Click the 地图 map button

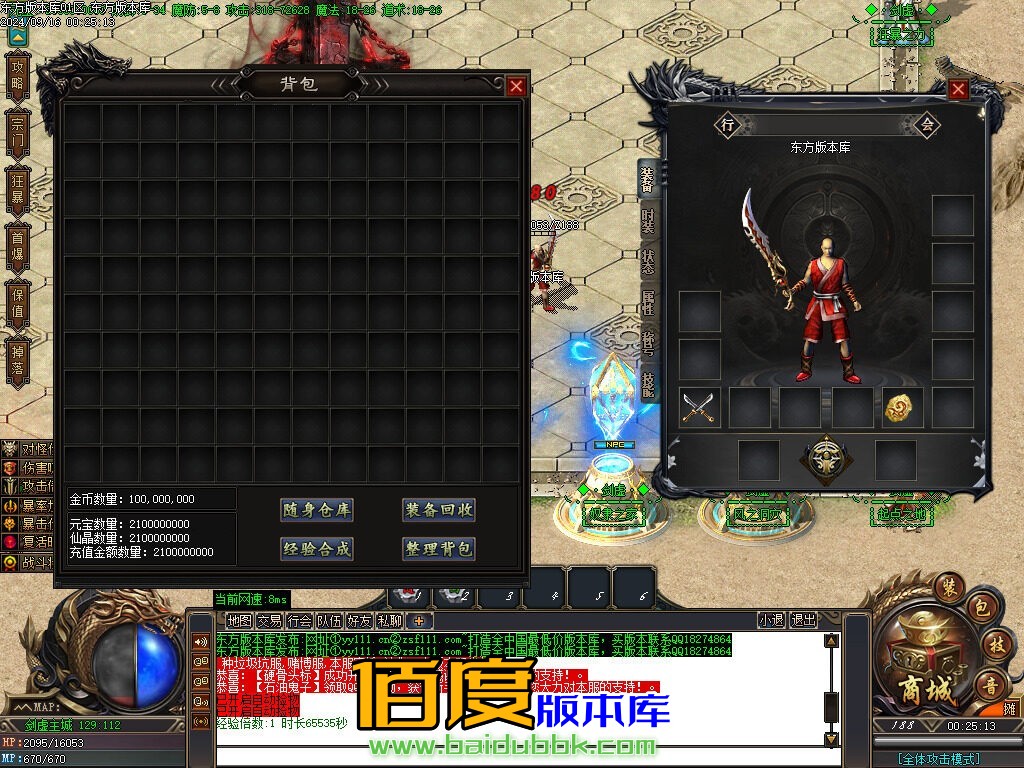(239, 621)
